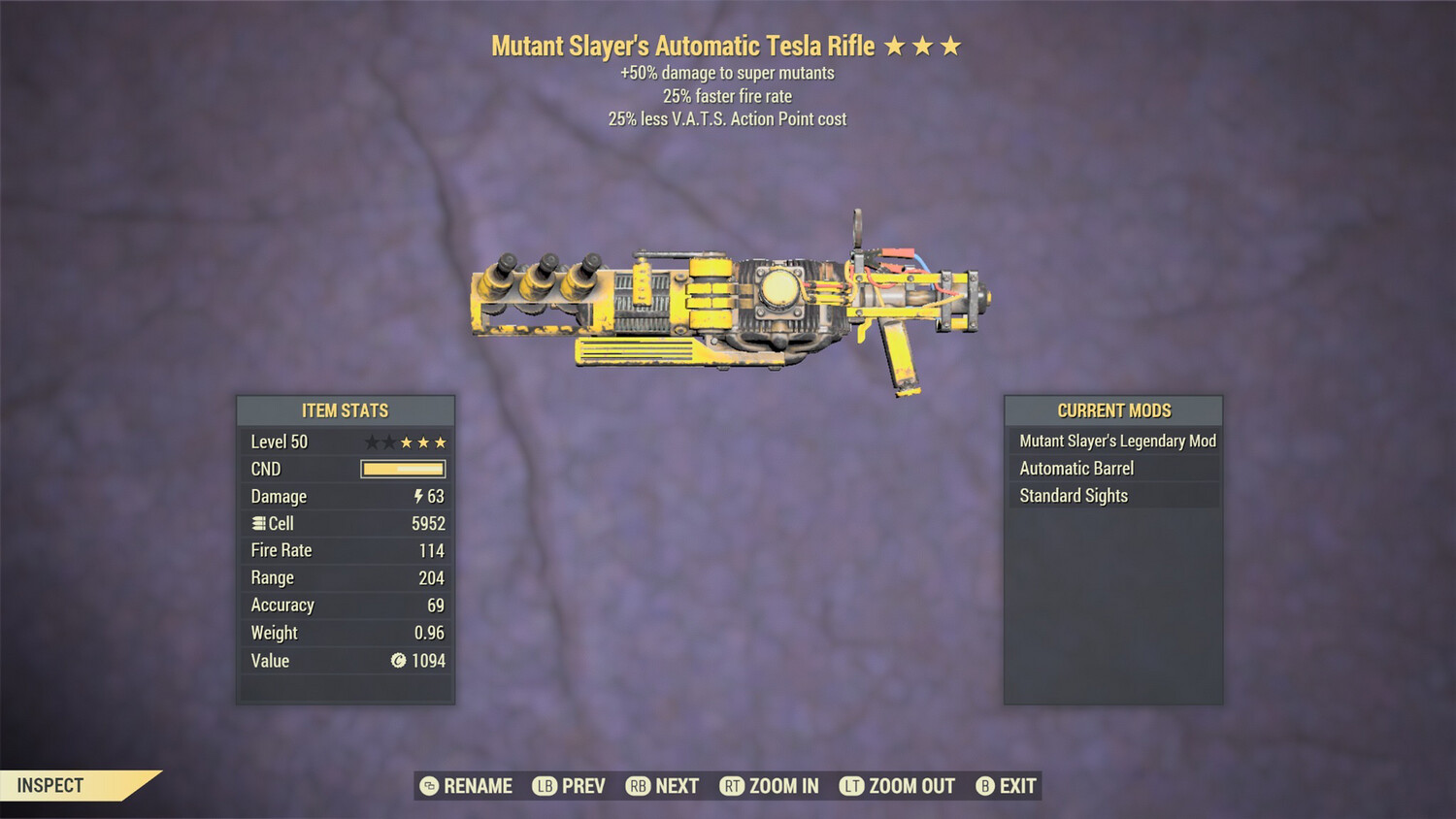Screen dimensions: 1456x819
Task: Click the CND condition bar
Action: coord(401,469)
